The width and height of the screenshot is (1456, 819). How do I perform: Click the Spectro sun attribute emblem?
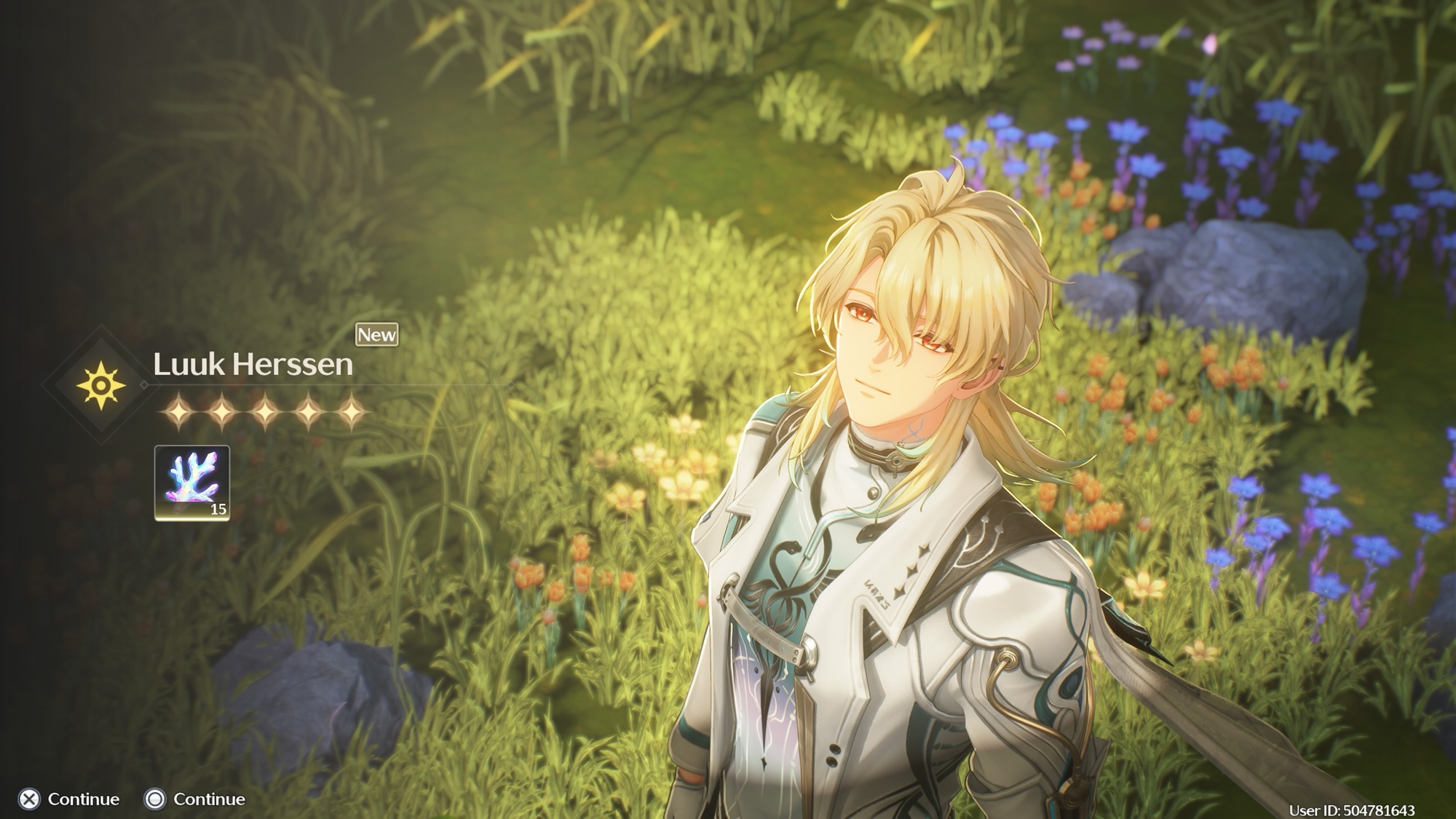click(101, 384)
